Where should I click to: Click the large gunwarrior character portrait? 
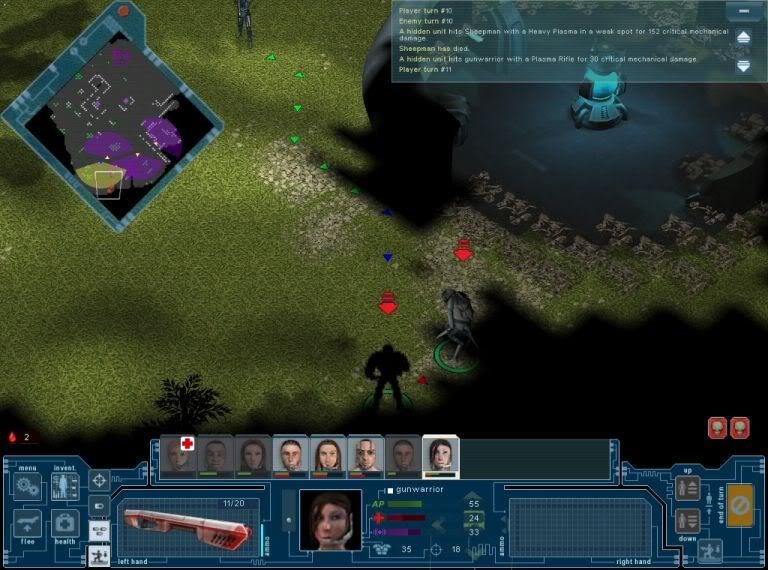329,520
